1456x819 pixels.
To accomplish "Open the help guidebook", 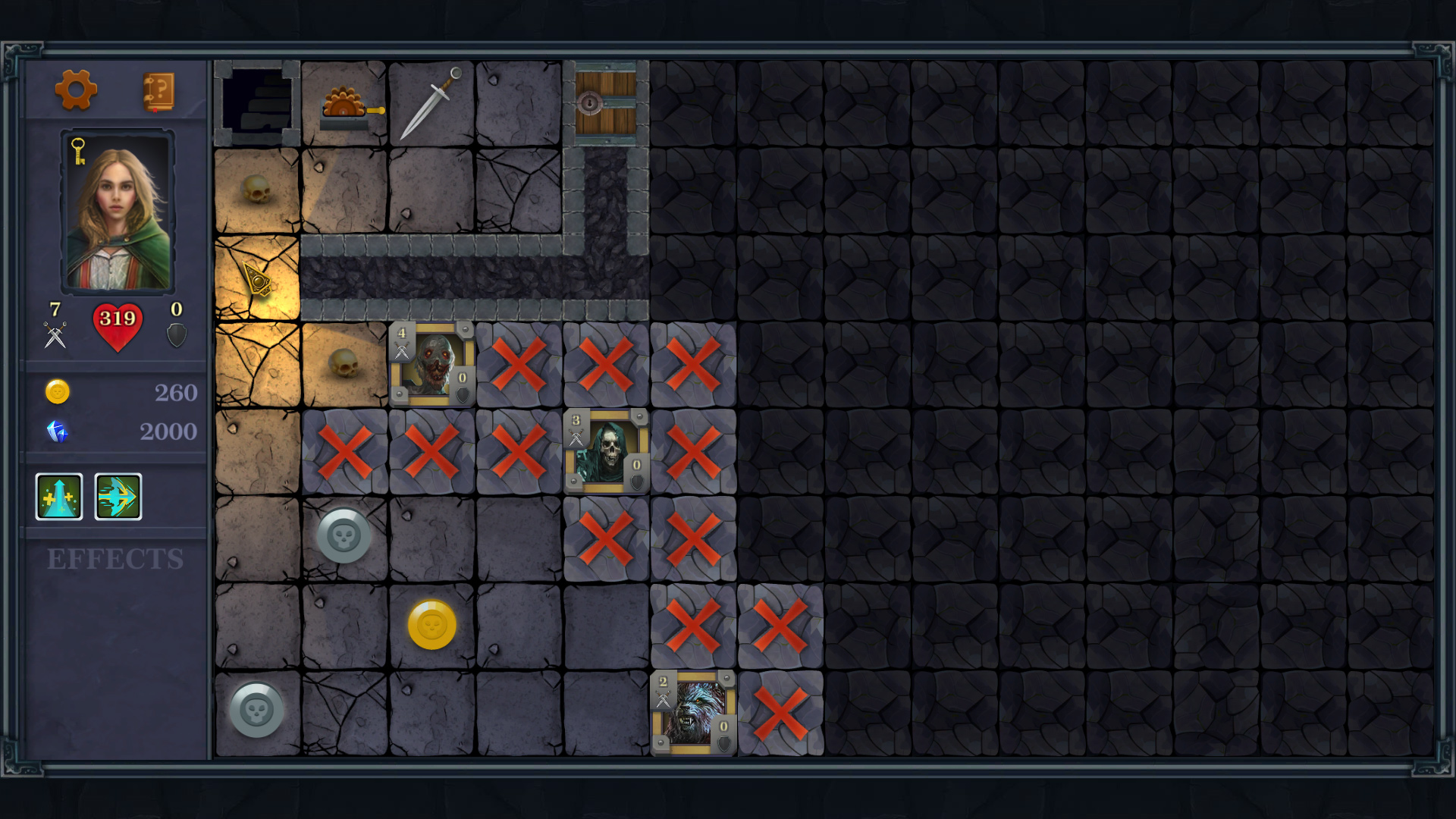I will (160, 90).
